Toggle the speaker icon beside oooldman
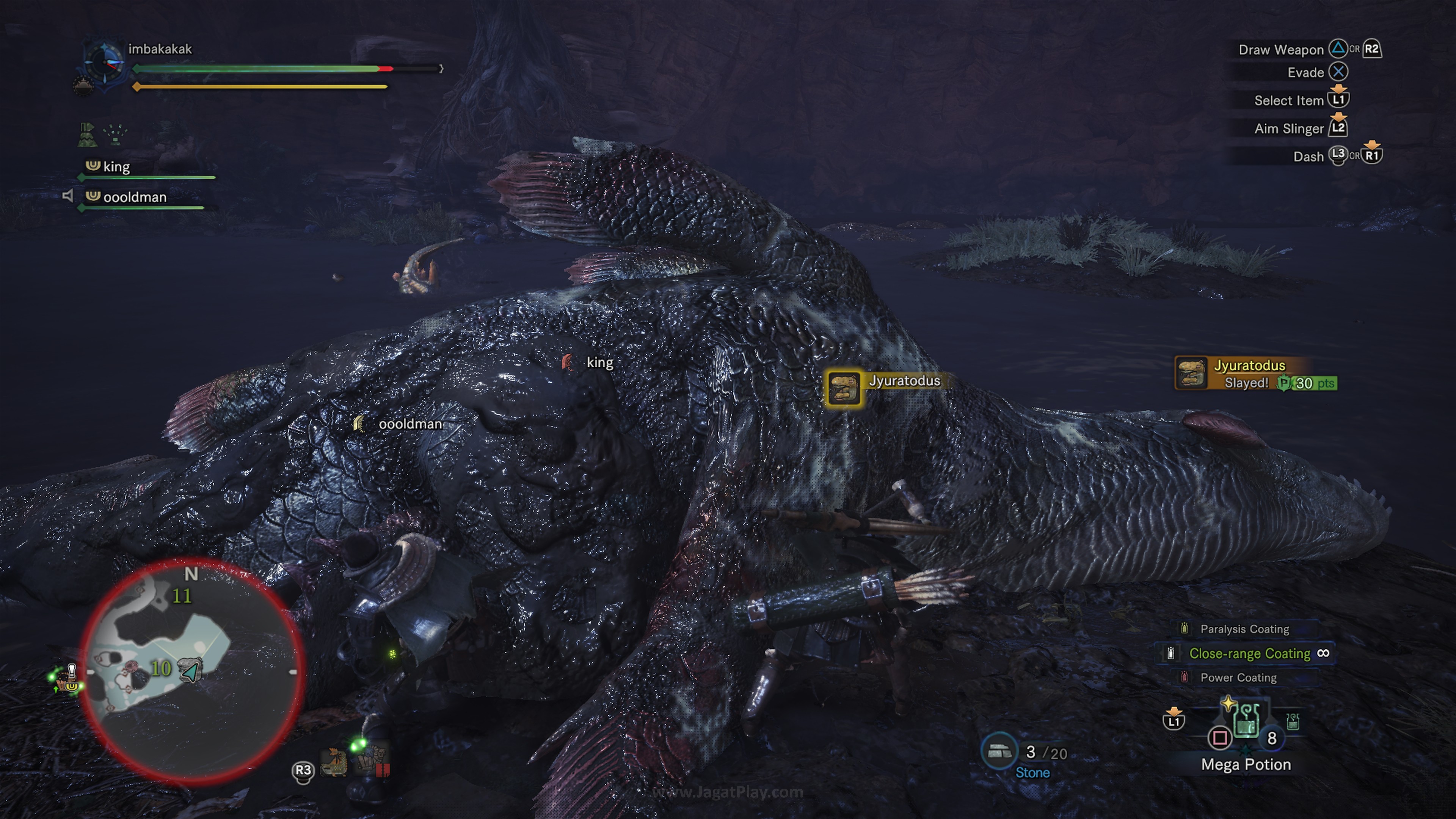This screenshot has height=819, width=1456. [68, 196]
